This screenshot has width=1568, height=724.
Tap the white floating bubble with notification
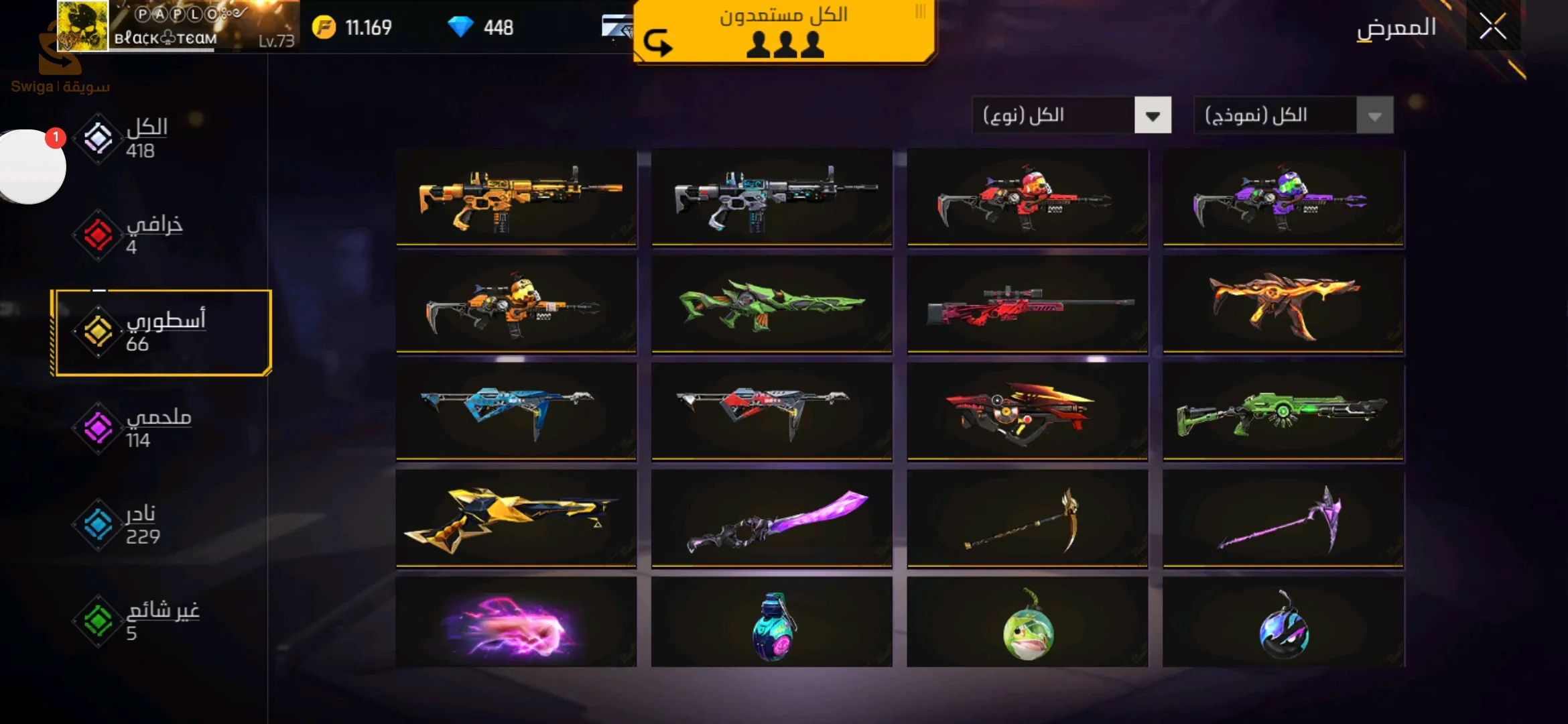(30, 166)
